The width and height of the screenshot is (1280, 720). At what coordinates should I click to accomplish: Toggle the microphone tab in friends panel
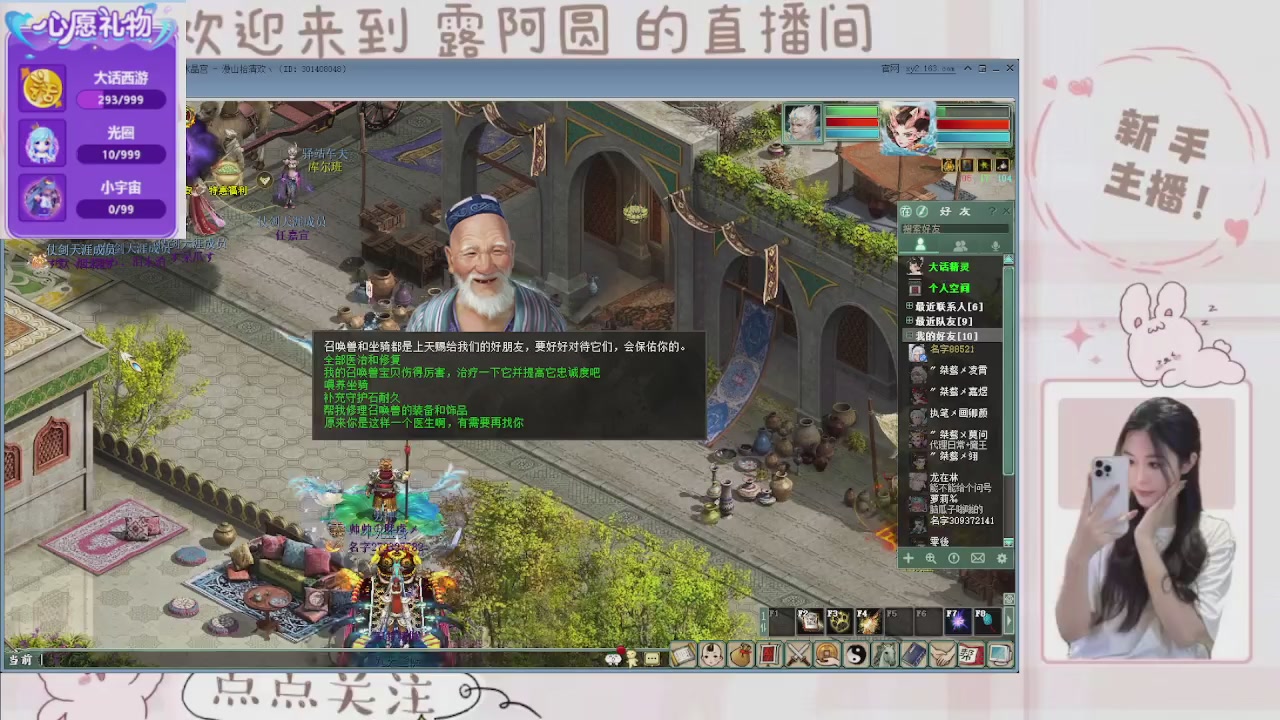(995, 245)
